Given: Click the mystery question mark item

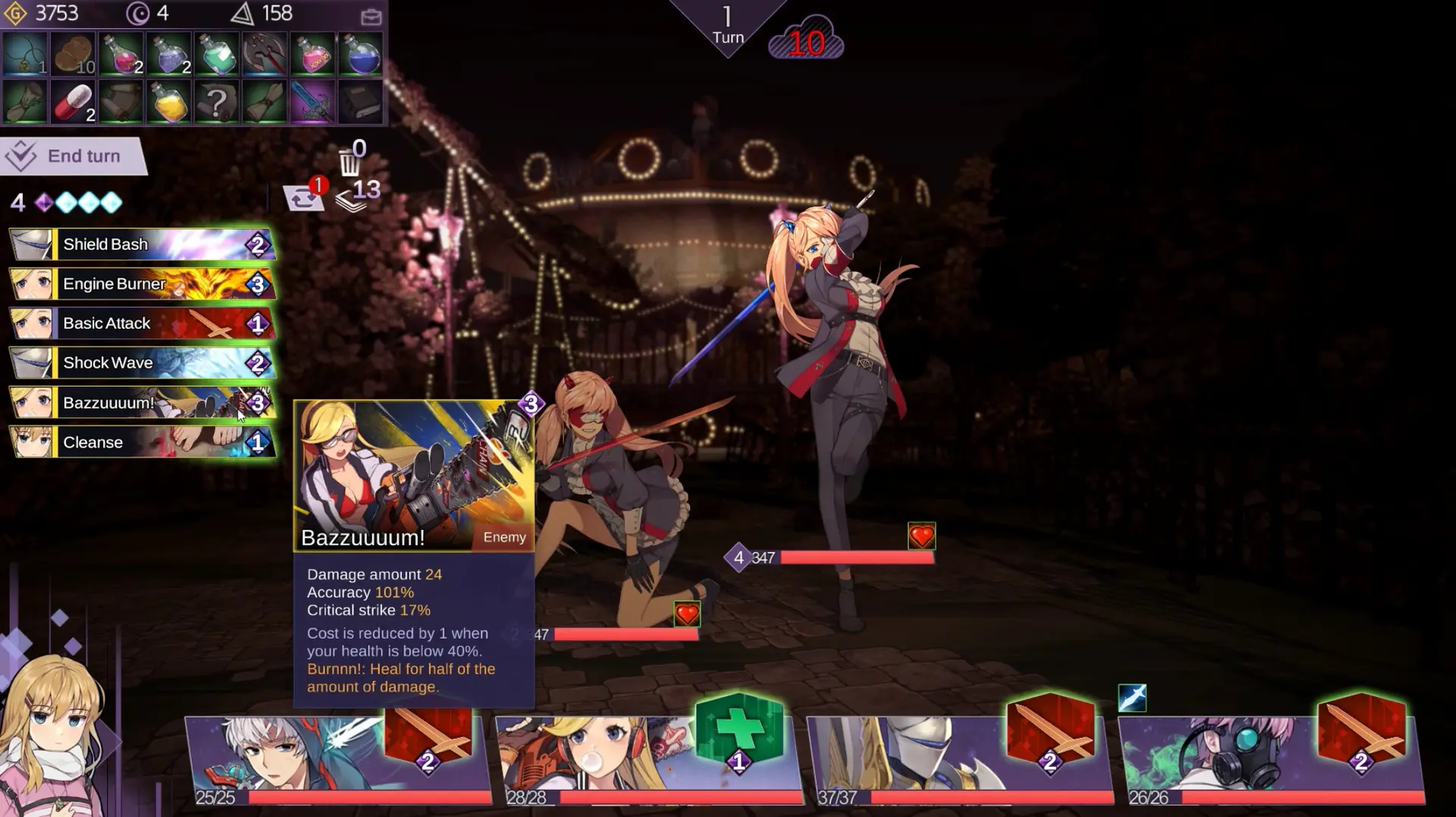Looking at the screenshot, I should (x=218, y=102).
